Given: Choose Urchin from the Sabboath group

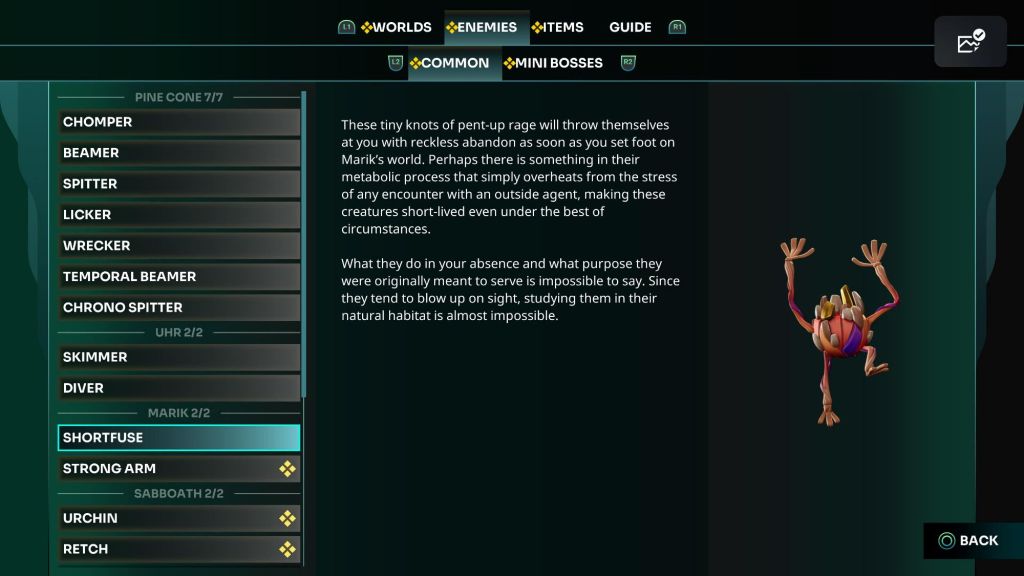Looking at the screenshot, I should tap(179, 518).
